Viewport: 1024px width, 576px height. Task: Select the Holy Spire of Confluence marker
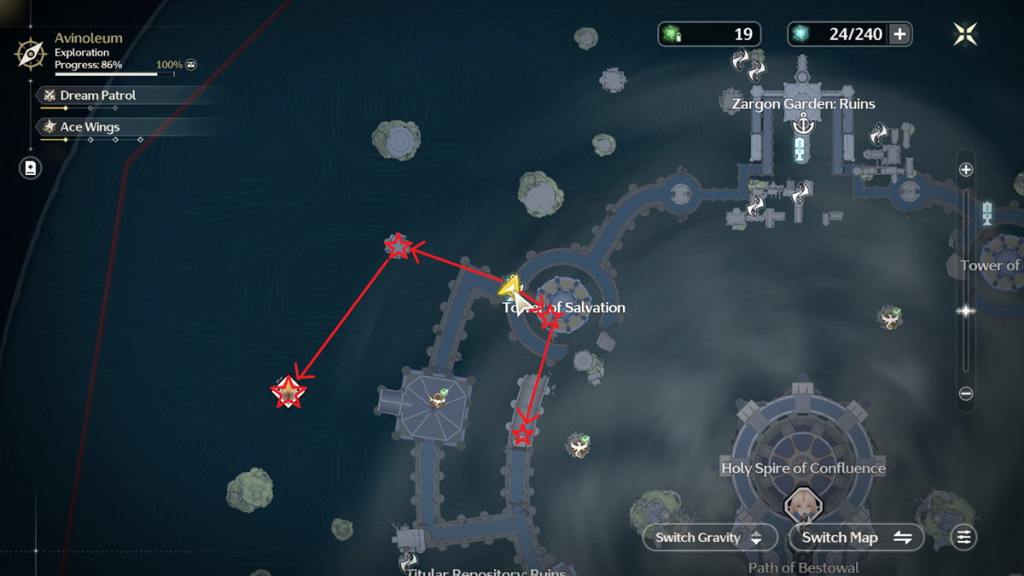click(x=803, y=468)
